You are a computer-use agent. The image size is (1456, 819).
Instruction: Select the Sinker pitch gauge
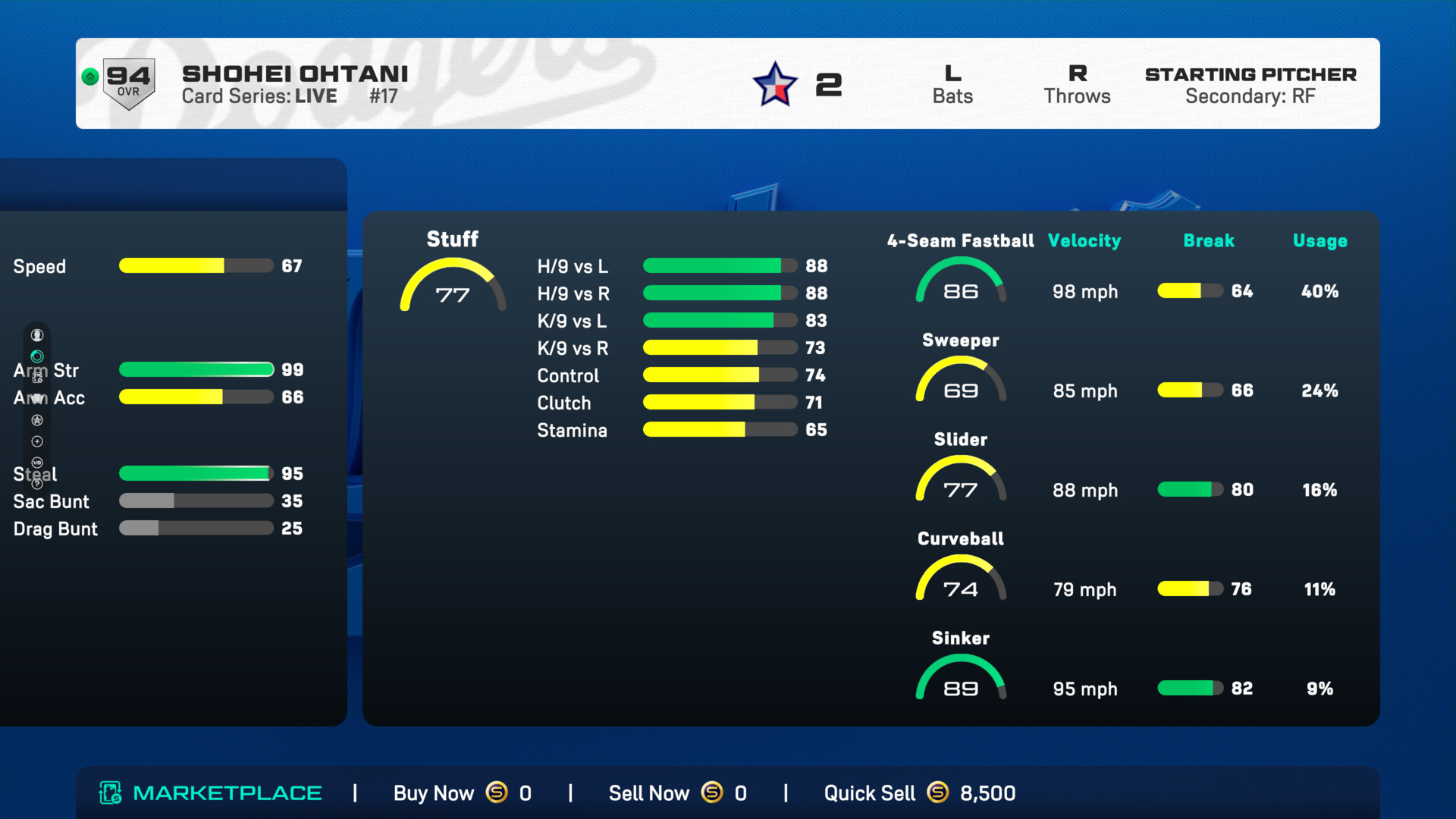point(960,679)
